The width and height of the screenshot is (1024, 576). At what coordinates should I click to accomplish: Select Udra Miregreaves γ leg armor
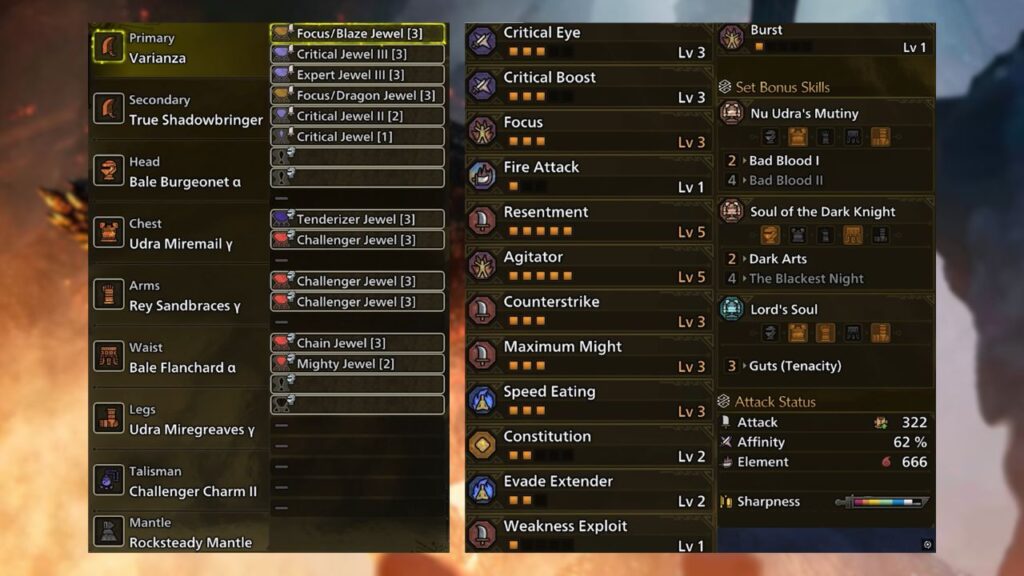coord(178,420)
